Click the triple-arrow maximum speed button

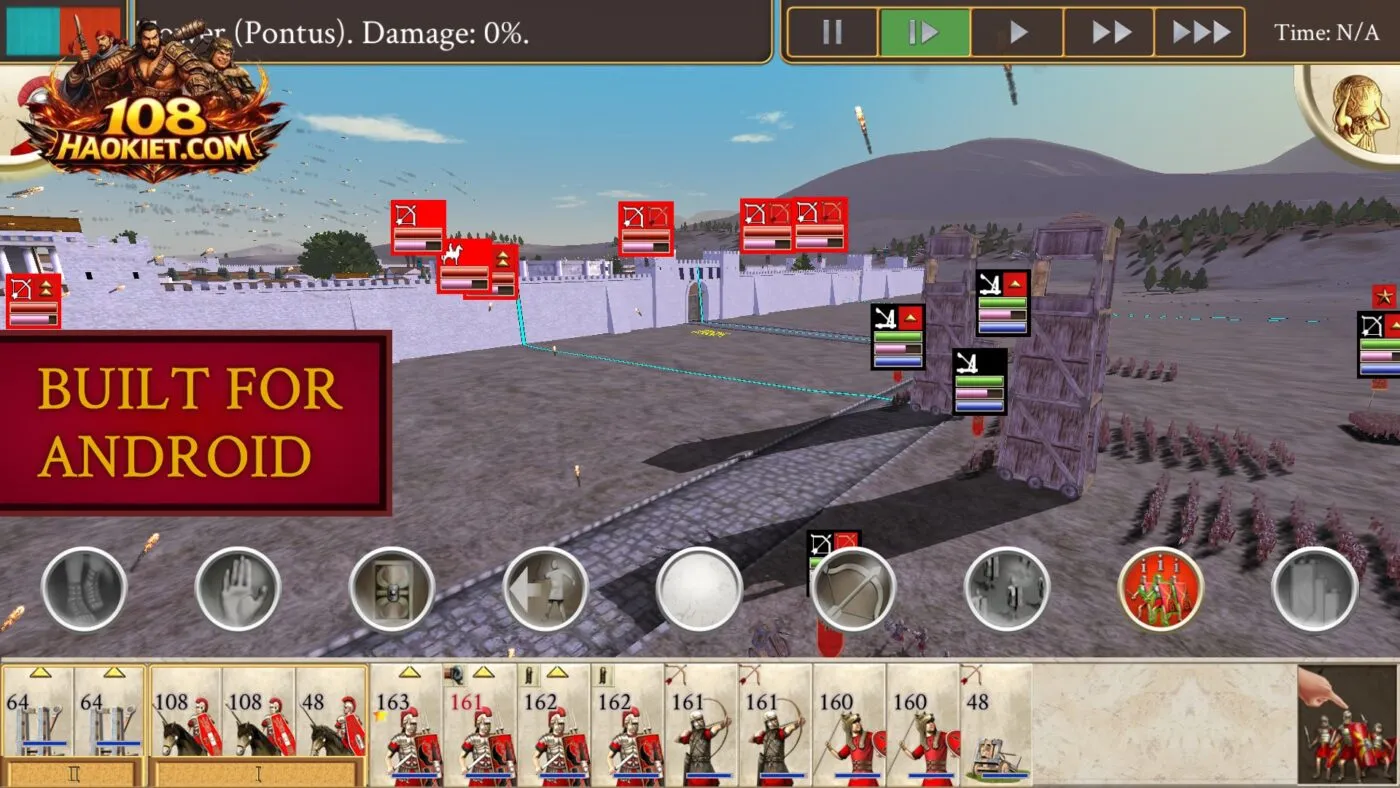[1201, 31]
